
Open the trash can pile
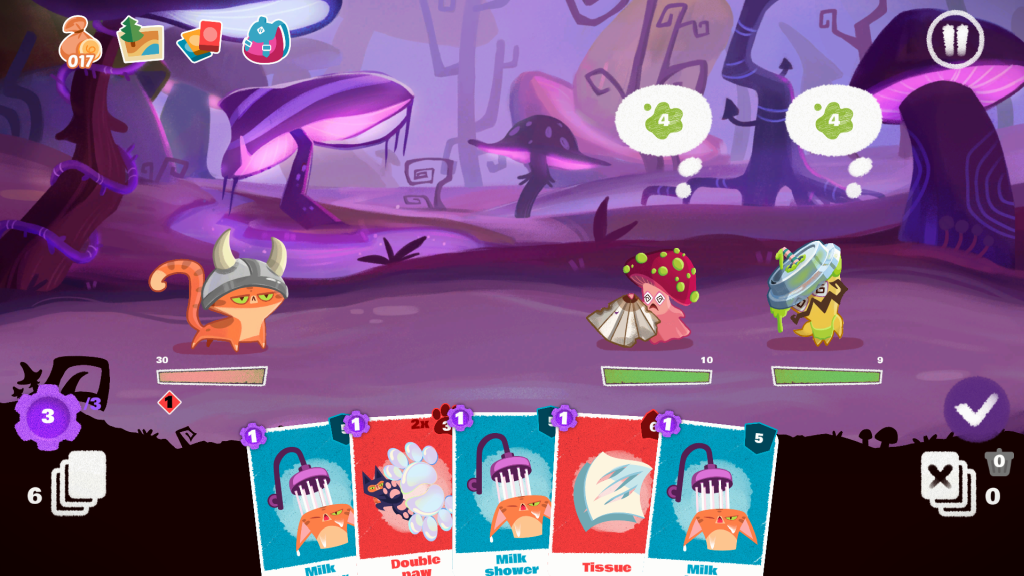(x=994, y=462)
